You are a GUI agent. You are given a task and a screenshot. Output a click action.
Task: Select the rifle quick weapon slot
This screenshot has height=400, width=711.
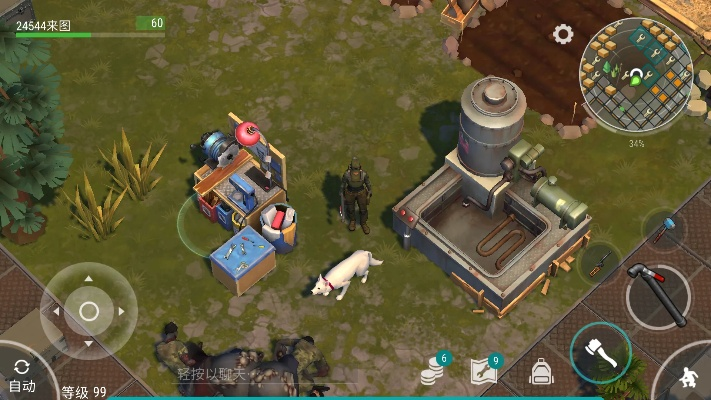(x=598, y=262)
